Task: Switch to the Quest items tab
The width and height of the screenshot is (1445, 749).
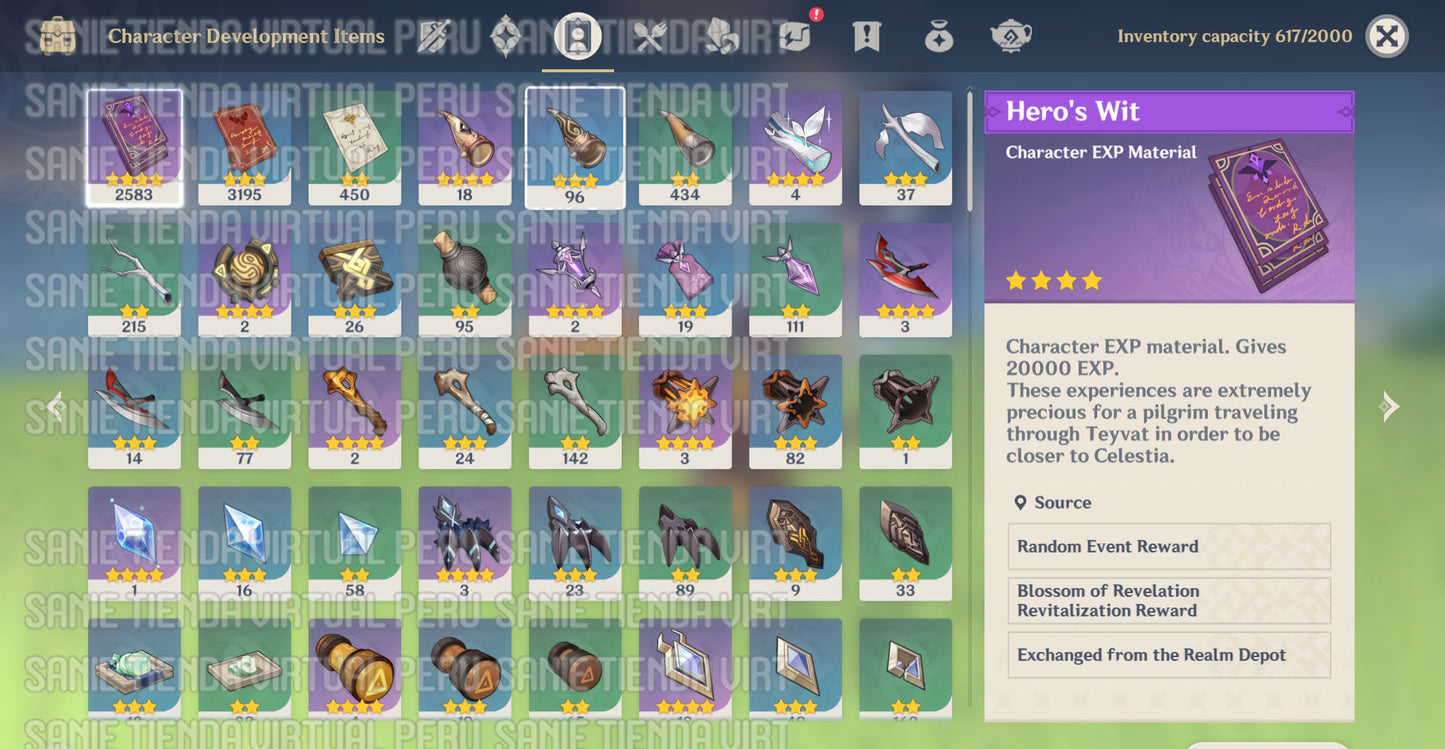Action: coord(866,37)
